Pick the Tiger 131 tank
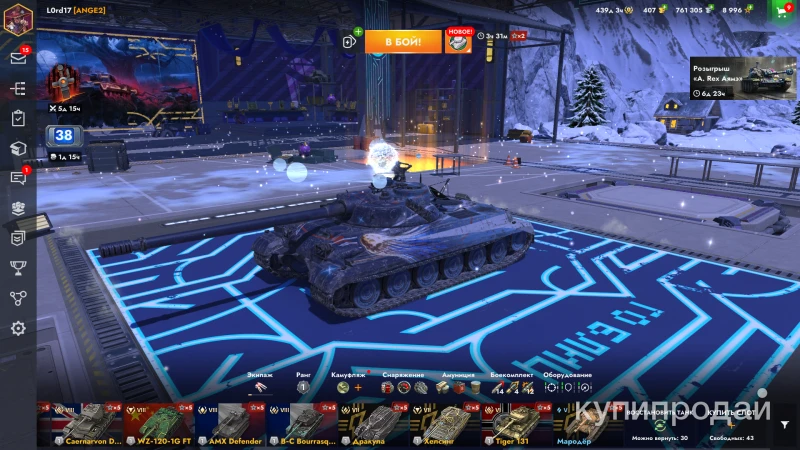The image size is (800, 450). [517, 425]
